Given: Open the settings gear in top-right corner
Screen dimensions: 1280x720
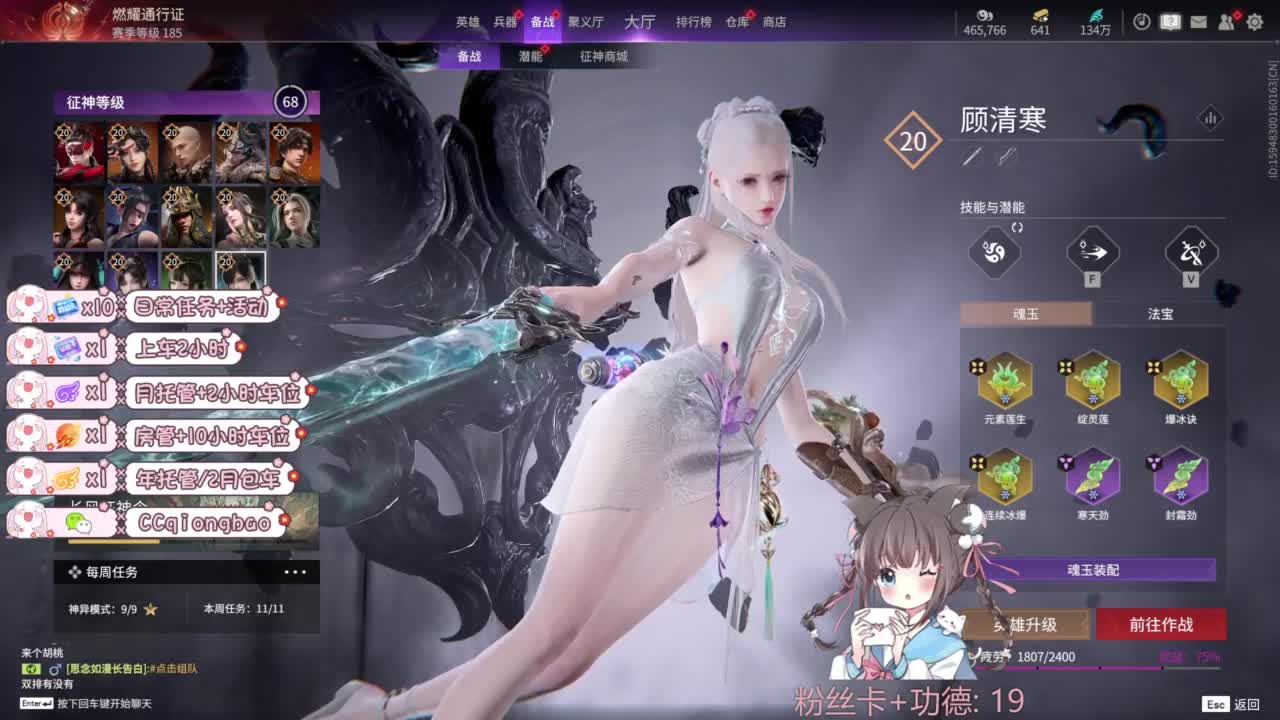Looking at the screenshot, I should pos(1255,21).
